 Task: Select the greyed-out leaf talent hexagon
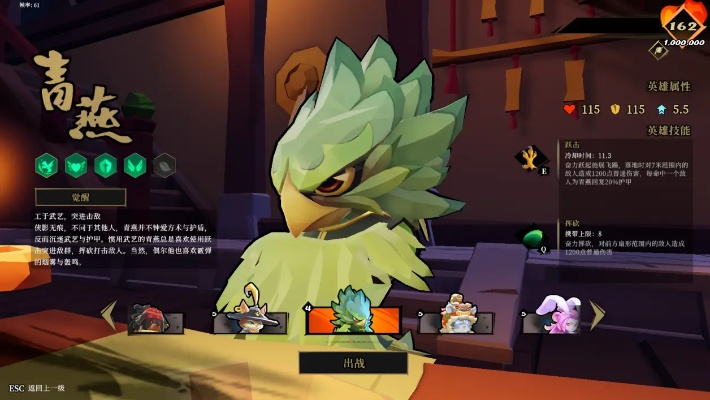[x=165, y=164]
